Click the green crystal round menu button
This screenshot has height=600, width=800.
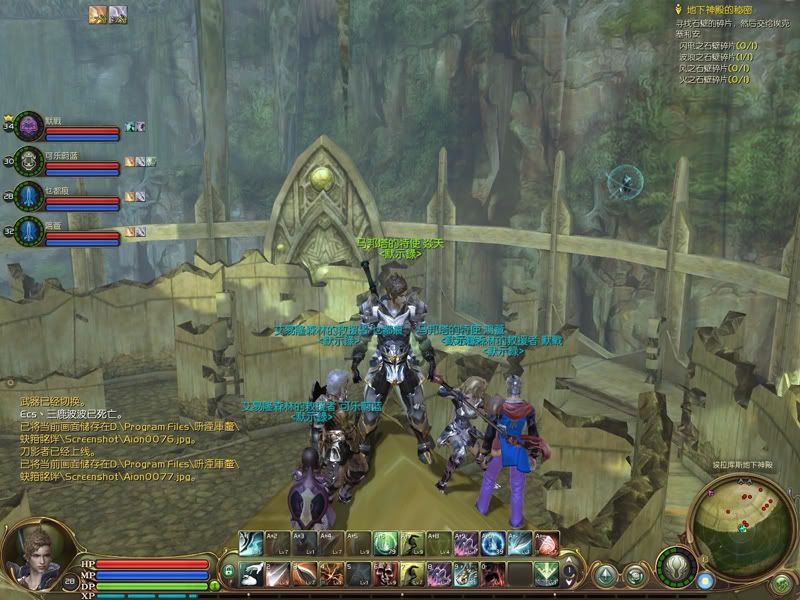607,575
